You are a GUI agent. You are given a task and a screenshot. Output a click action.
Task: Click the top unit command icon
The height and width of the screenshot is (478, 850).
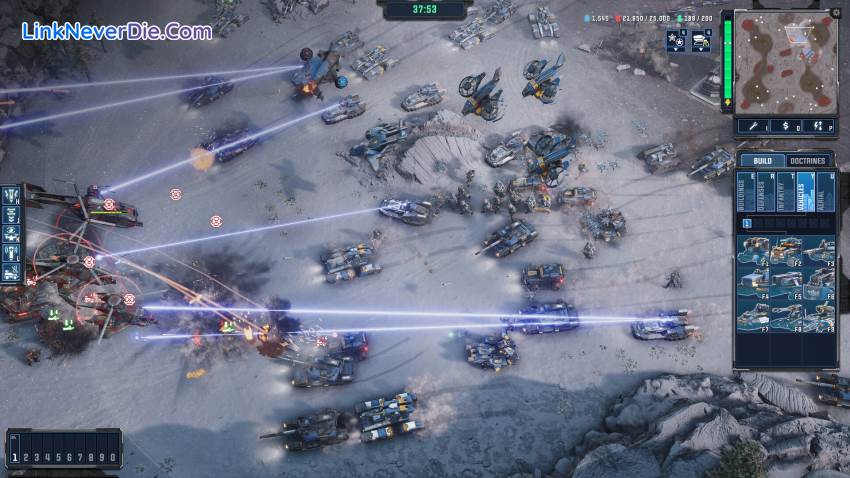[11, 195]
